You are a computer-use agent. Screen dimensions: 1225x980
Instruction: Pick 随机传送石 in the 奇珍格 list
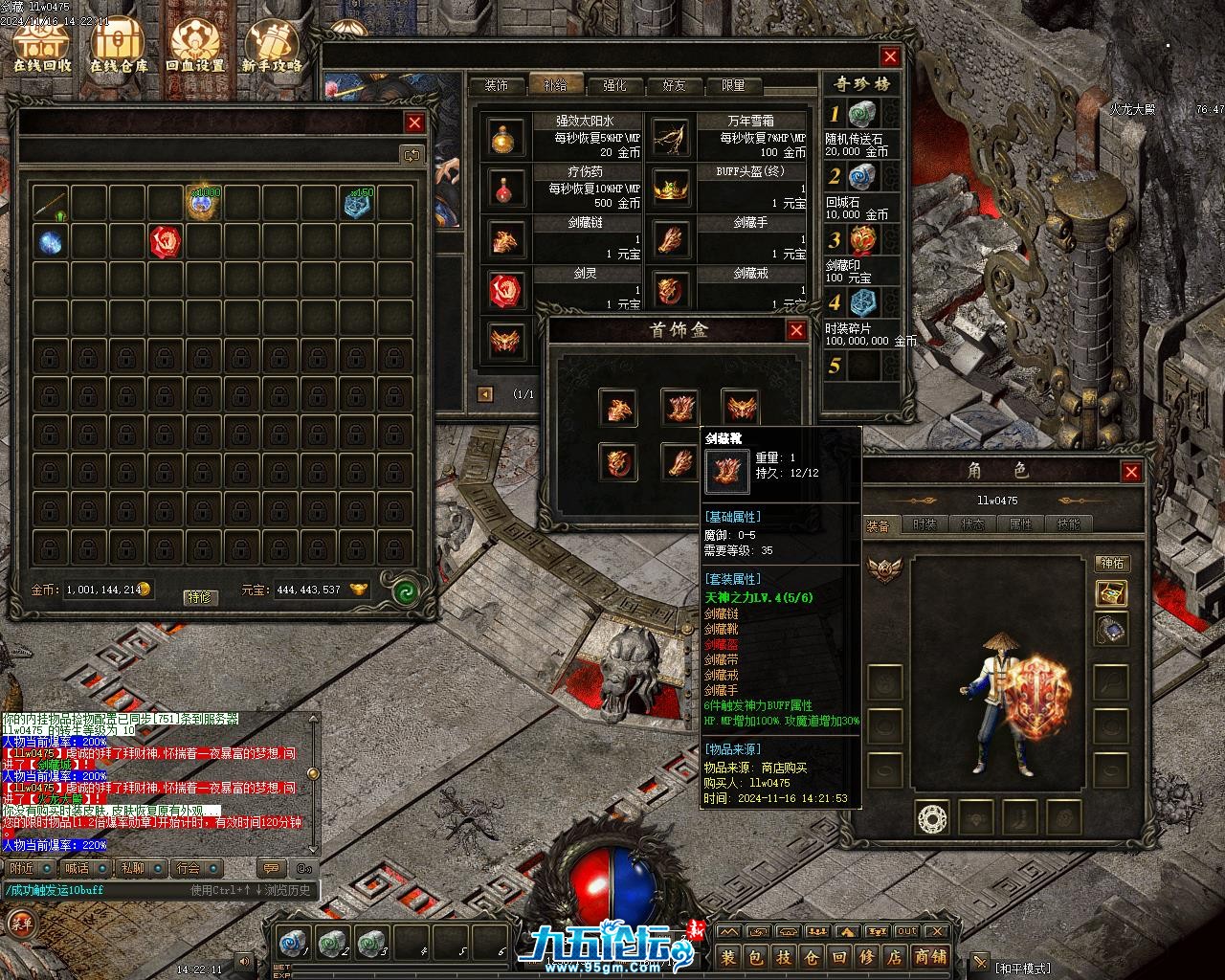click(861, 114)
